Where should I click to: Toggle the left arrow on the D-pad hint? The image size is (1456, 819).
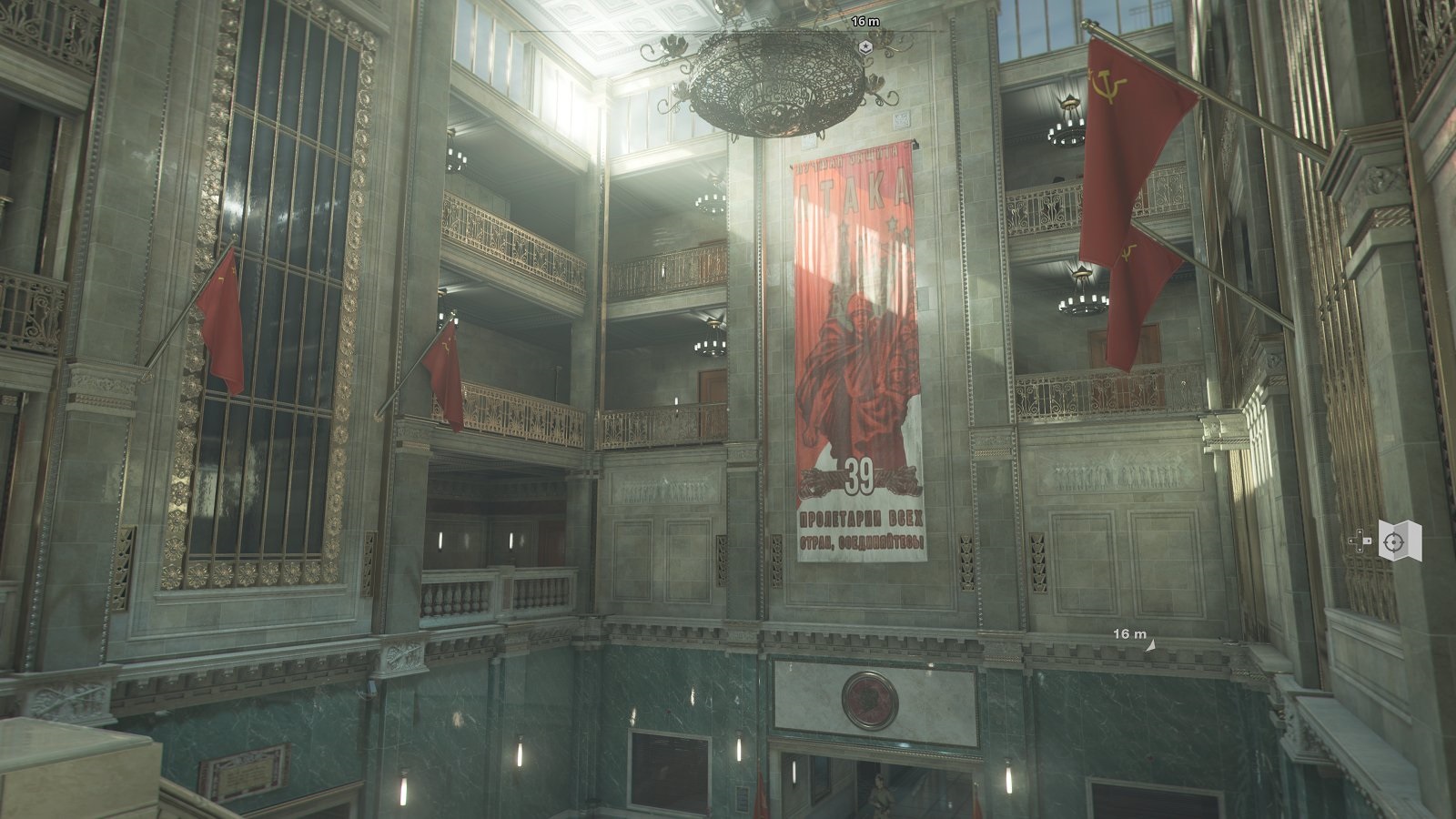[1351, 541]
